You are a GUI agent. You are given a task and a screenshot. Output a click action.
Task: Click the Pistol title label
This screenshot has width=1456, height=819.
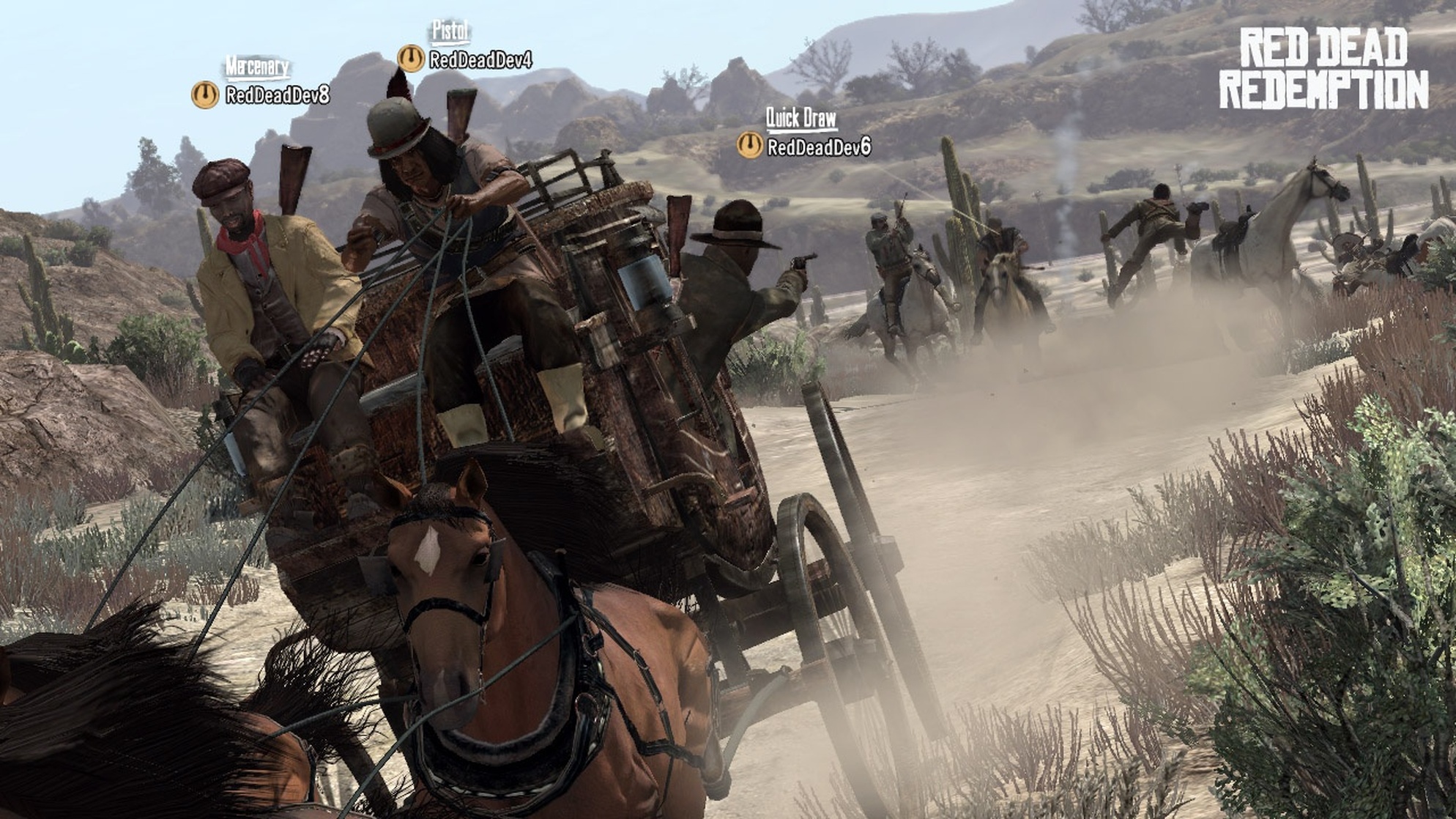tap(450, 31)
